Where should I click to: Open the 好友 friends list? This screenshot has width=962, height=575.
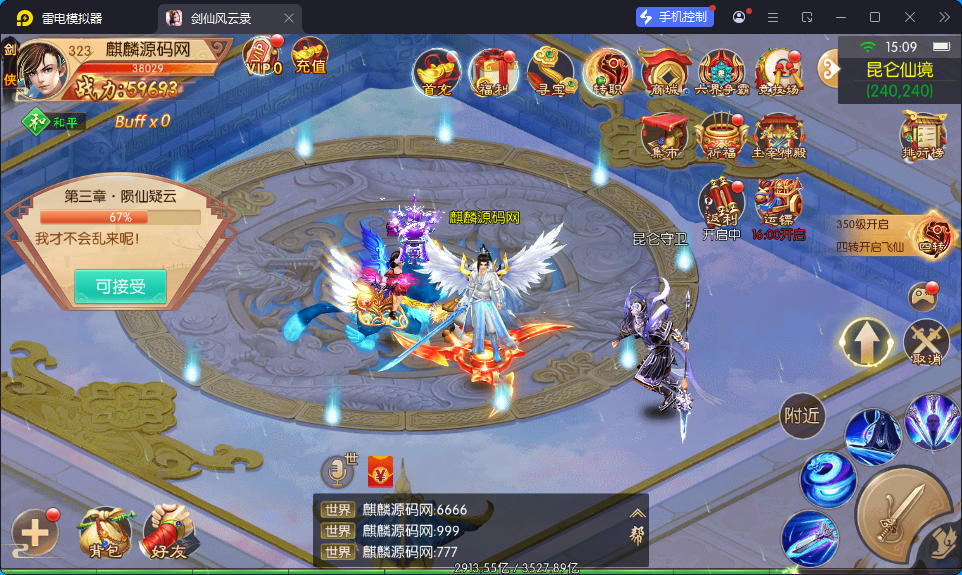coord(168,532)
